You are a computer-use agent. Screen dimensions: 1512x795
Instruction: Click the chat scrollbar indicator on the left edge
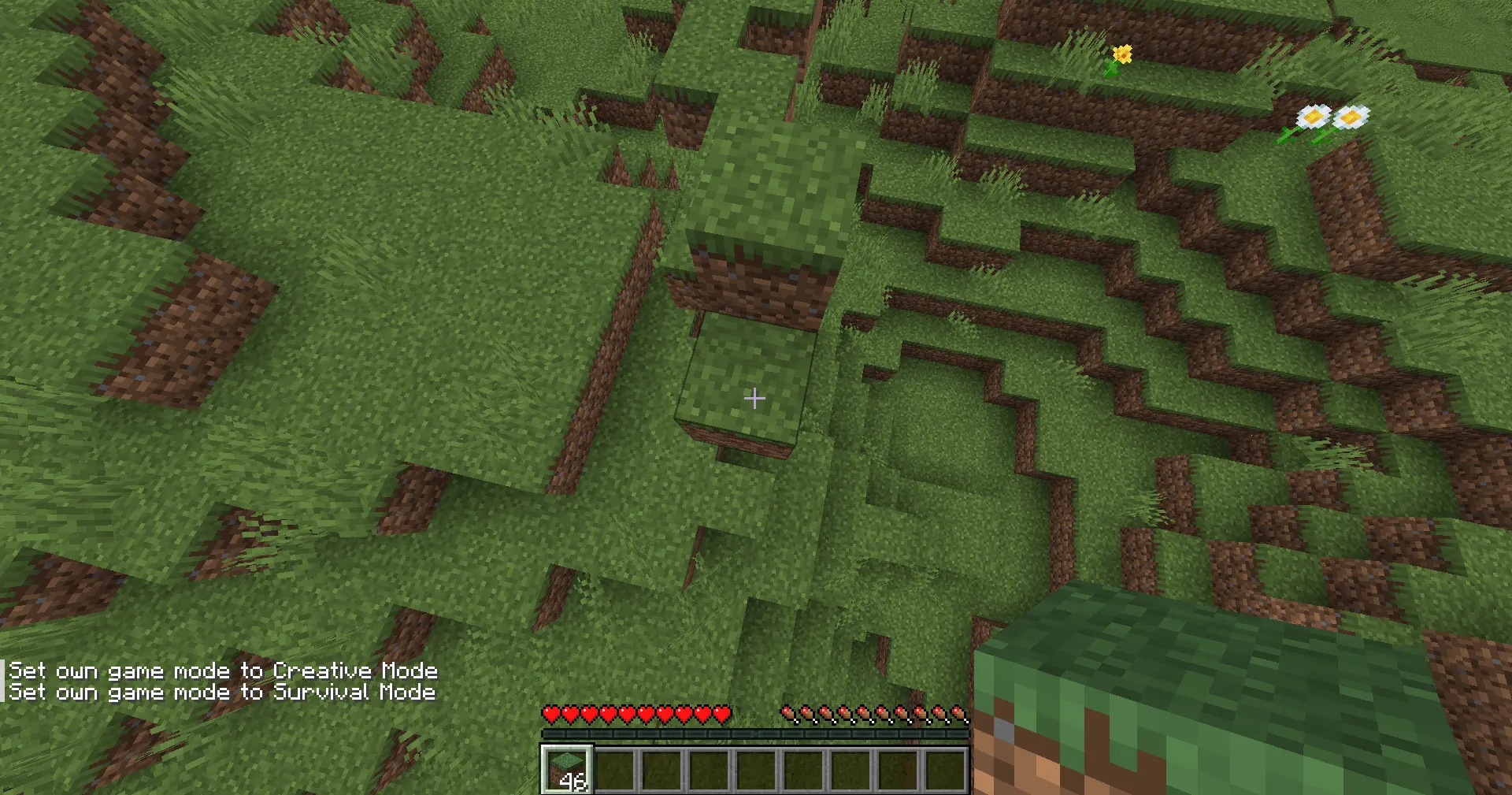[x=4, y=681]
